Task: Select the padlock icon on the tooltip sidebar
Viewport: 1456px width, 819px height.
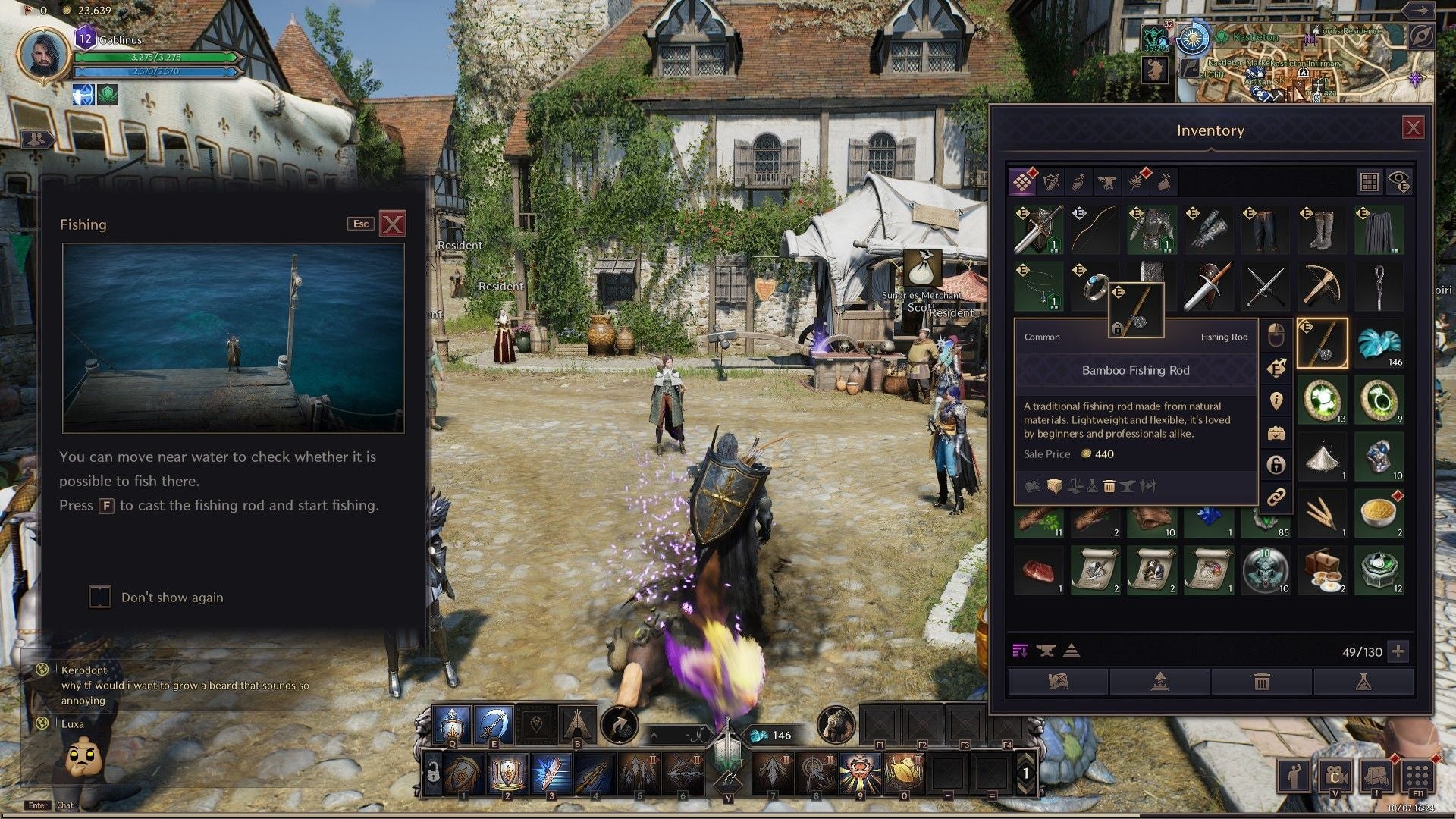Action: [x=1276, y=463]
